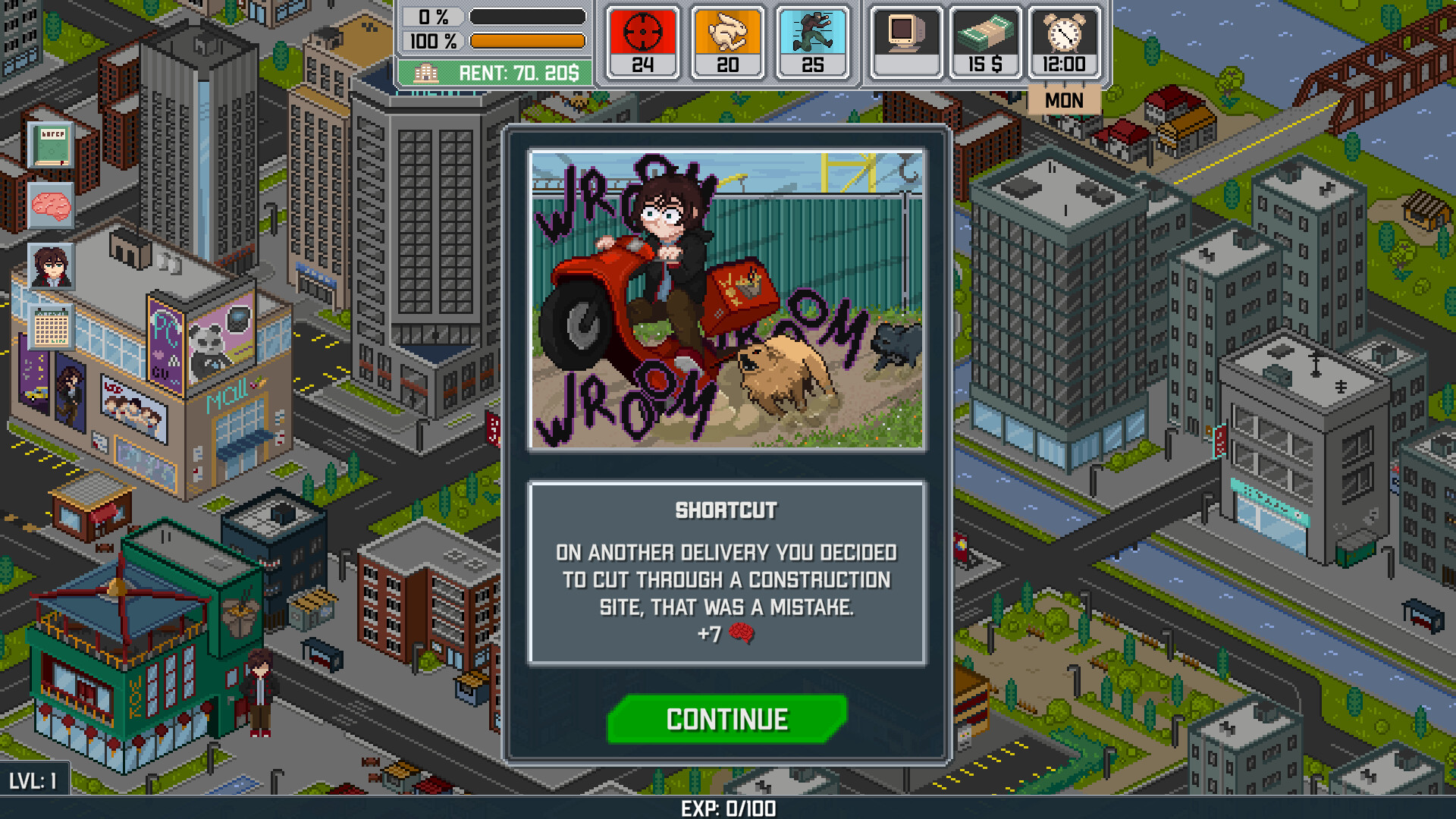Click the EXP: 0/100 bar at bottom
1456x819 pixels.
click(x=726, y=810)
